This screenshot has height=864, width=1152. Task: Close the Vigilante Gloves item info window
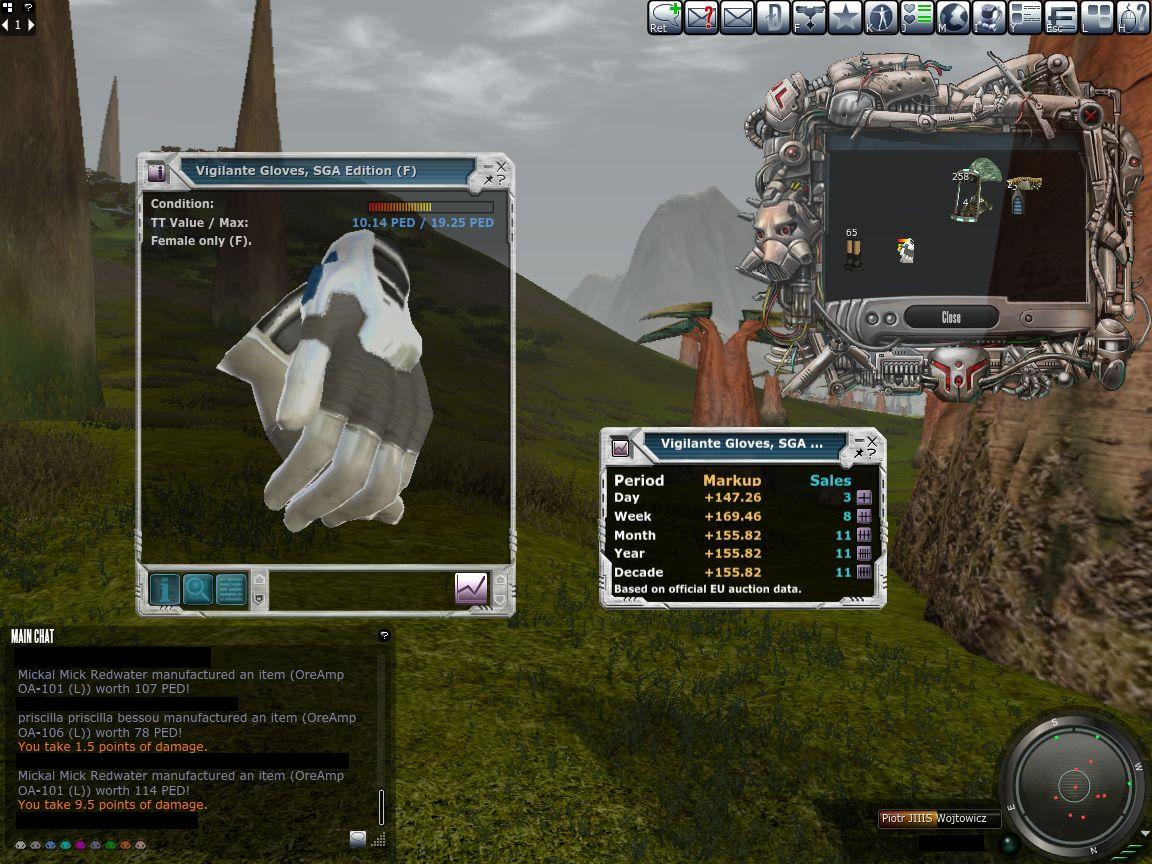(501, 166)
